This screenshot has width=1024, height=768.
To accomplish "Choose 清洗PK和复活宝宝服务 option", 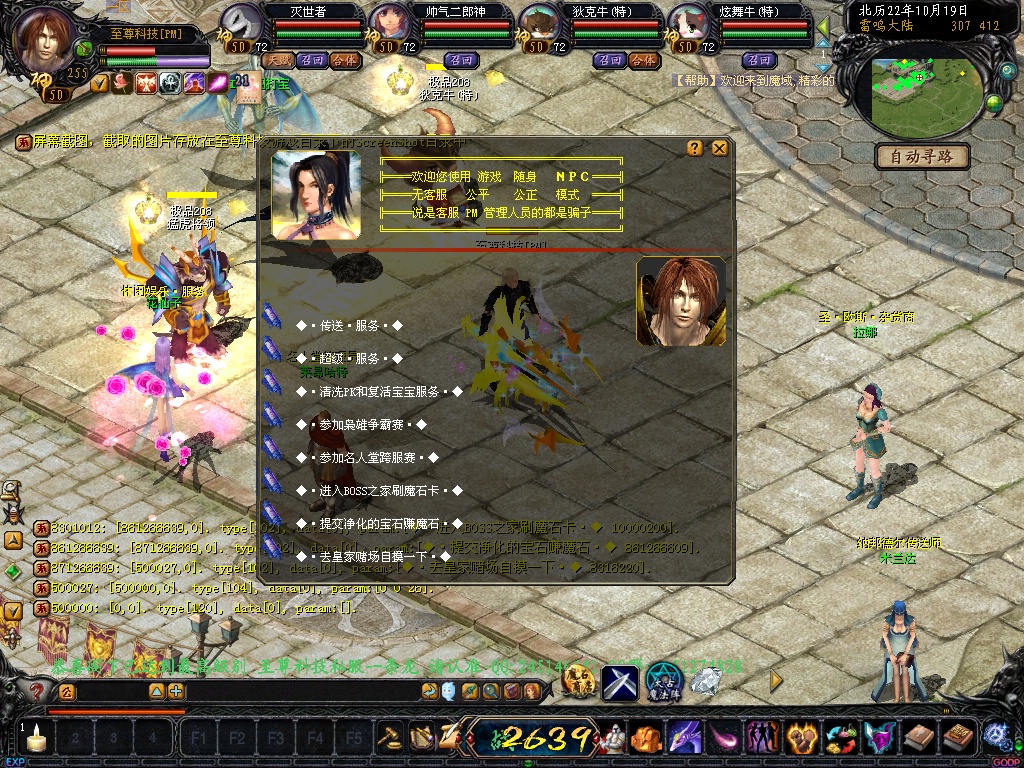I will click(x=379, y=392).
